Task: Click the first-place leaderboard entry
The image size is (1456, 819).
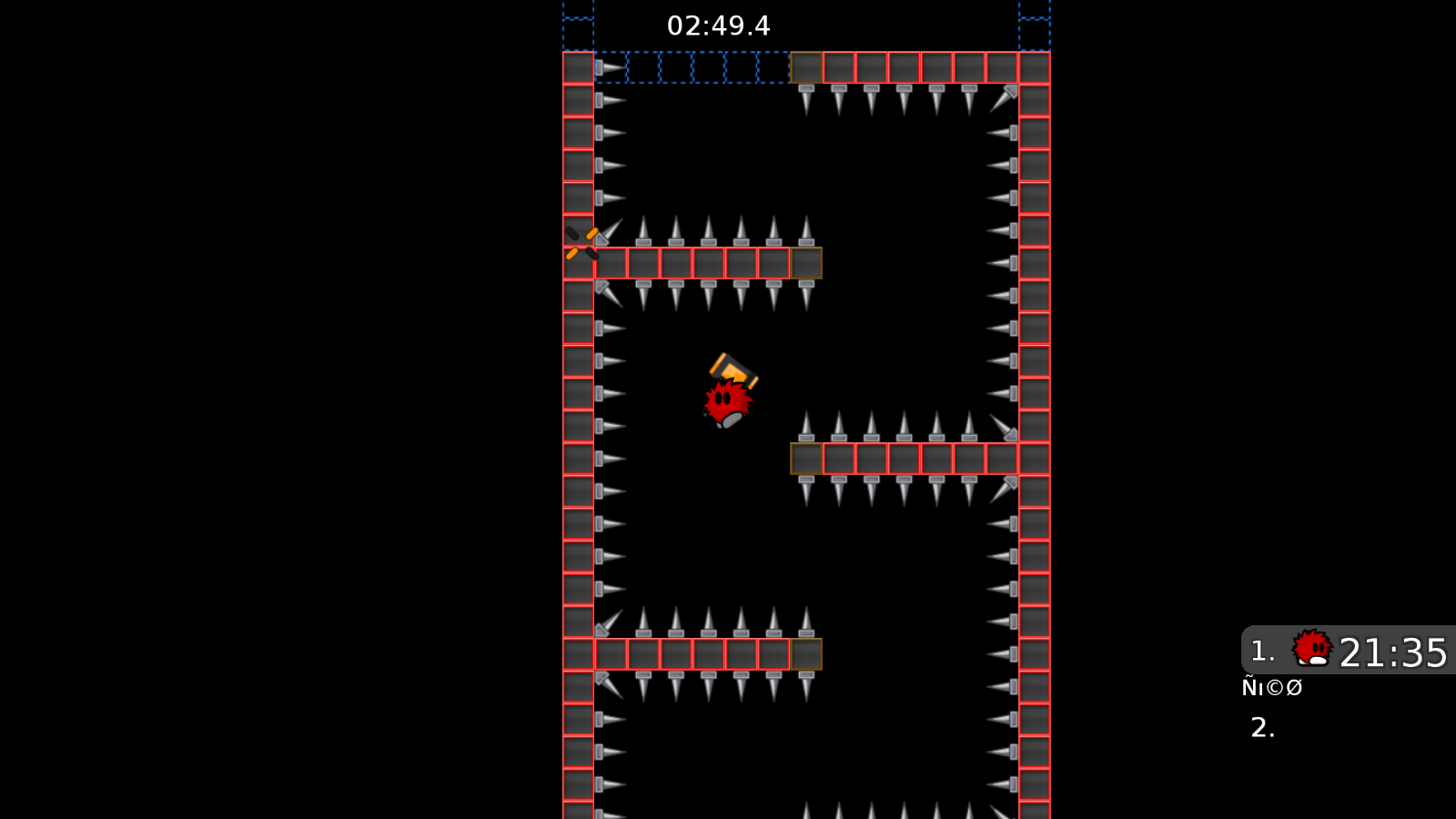Action: click(1338, 650)
